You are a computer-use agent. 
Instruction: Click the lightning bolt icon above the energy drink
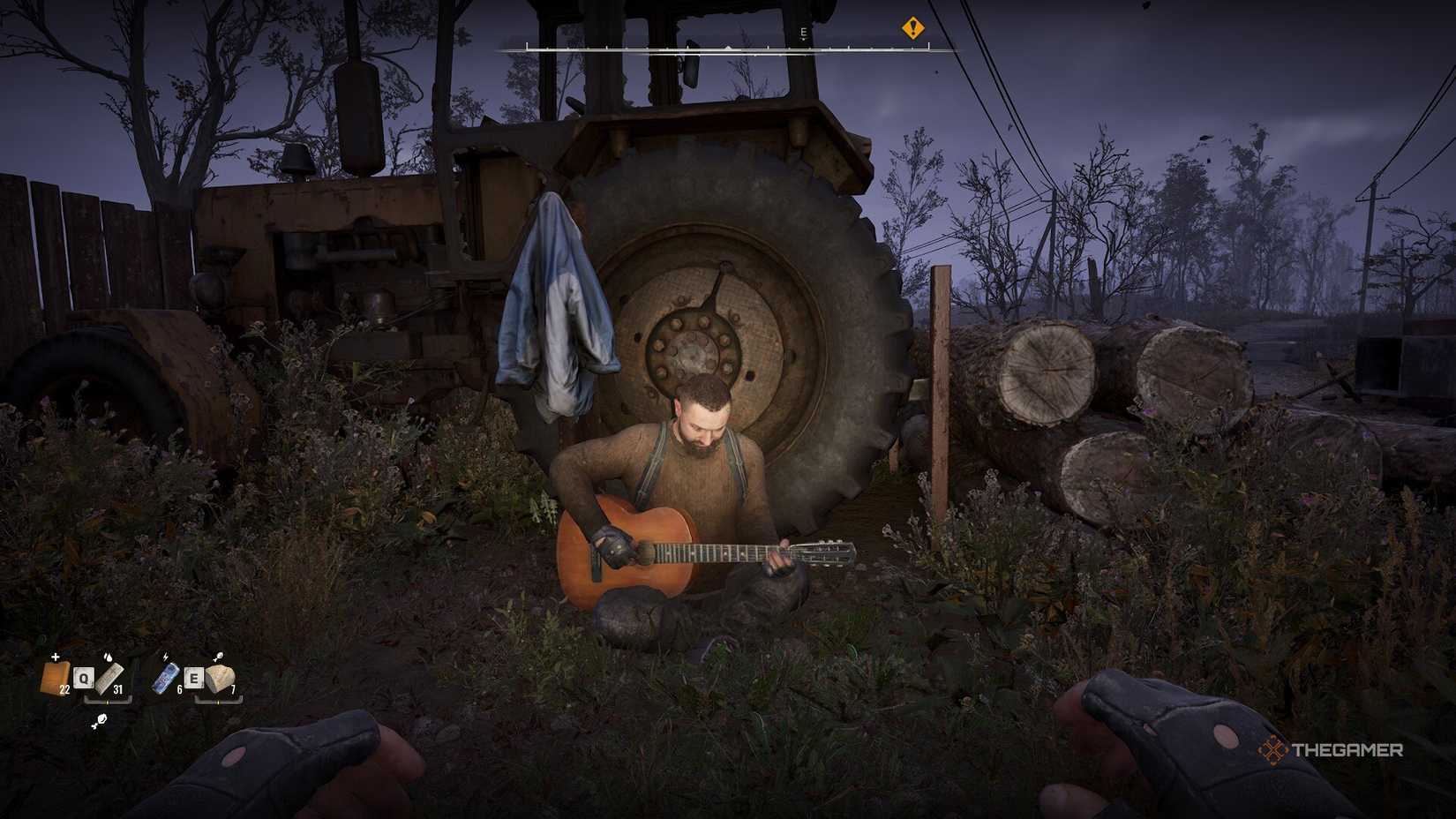pos(165,657)
